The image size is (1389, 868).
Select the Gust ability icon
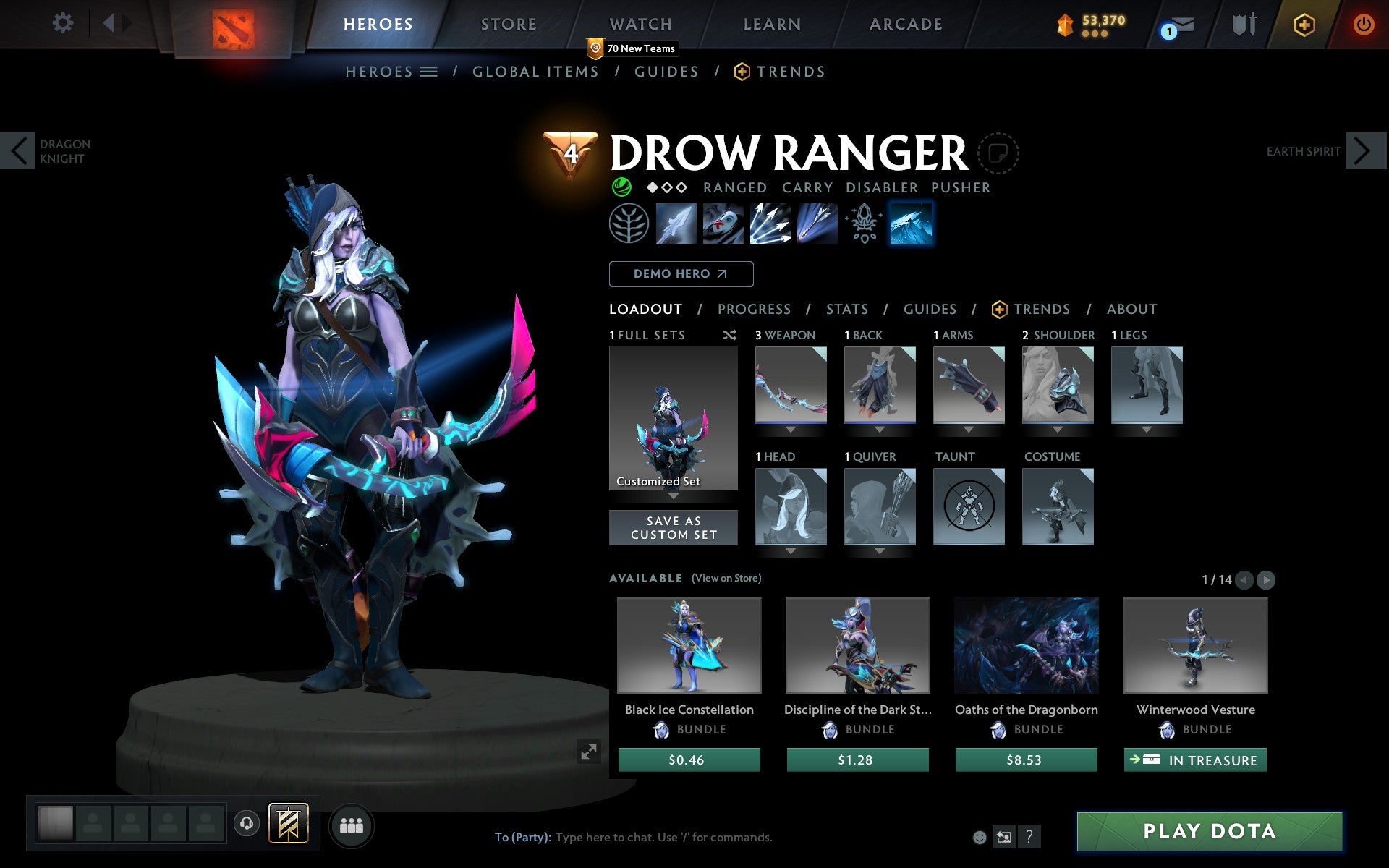coord(723,224)
